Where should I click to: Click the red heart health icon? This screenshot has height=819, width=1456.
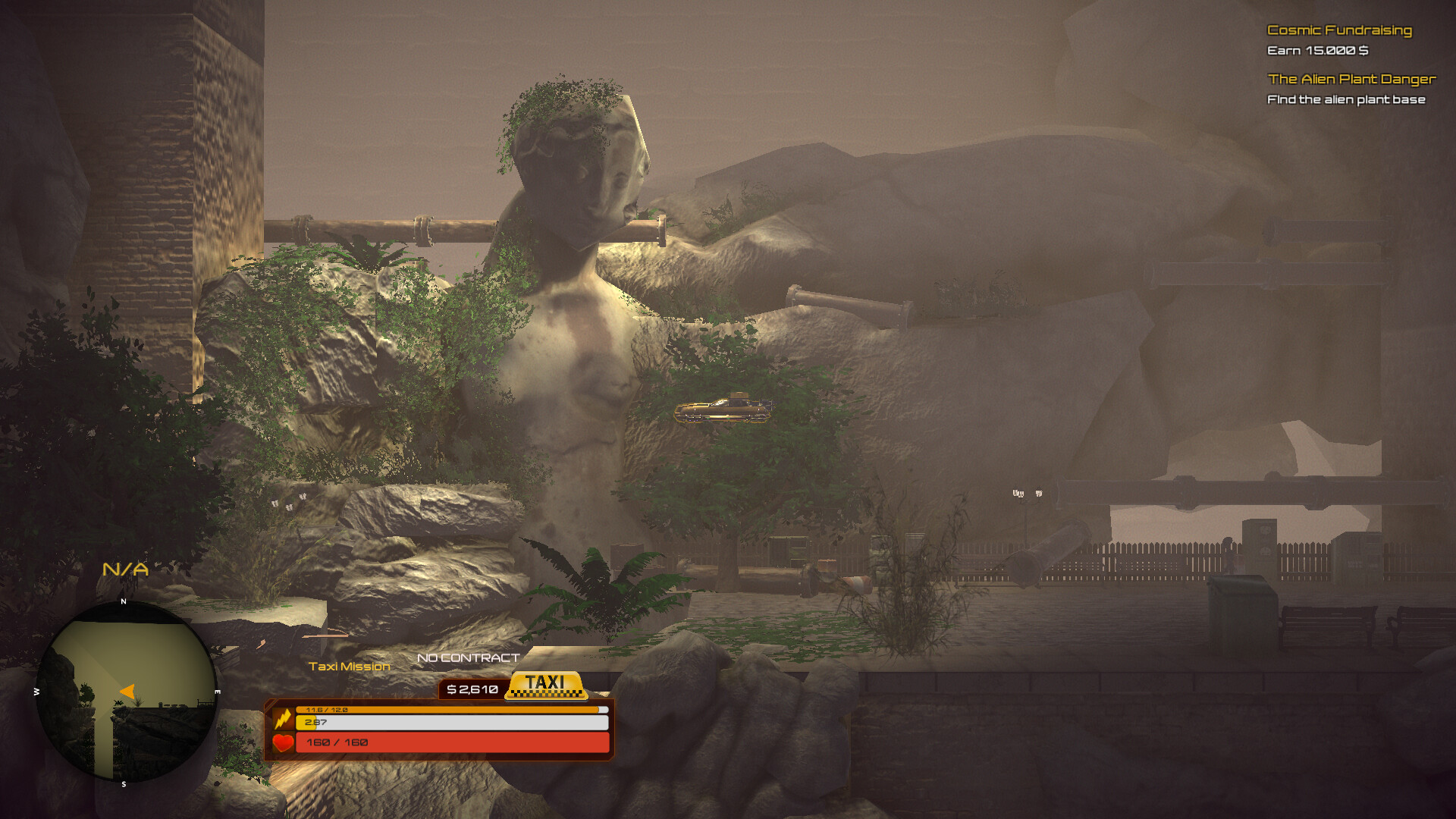tap(283, 744)
